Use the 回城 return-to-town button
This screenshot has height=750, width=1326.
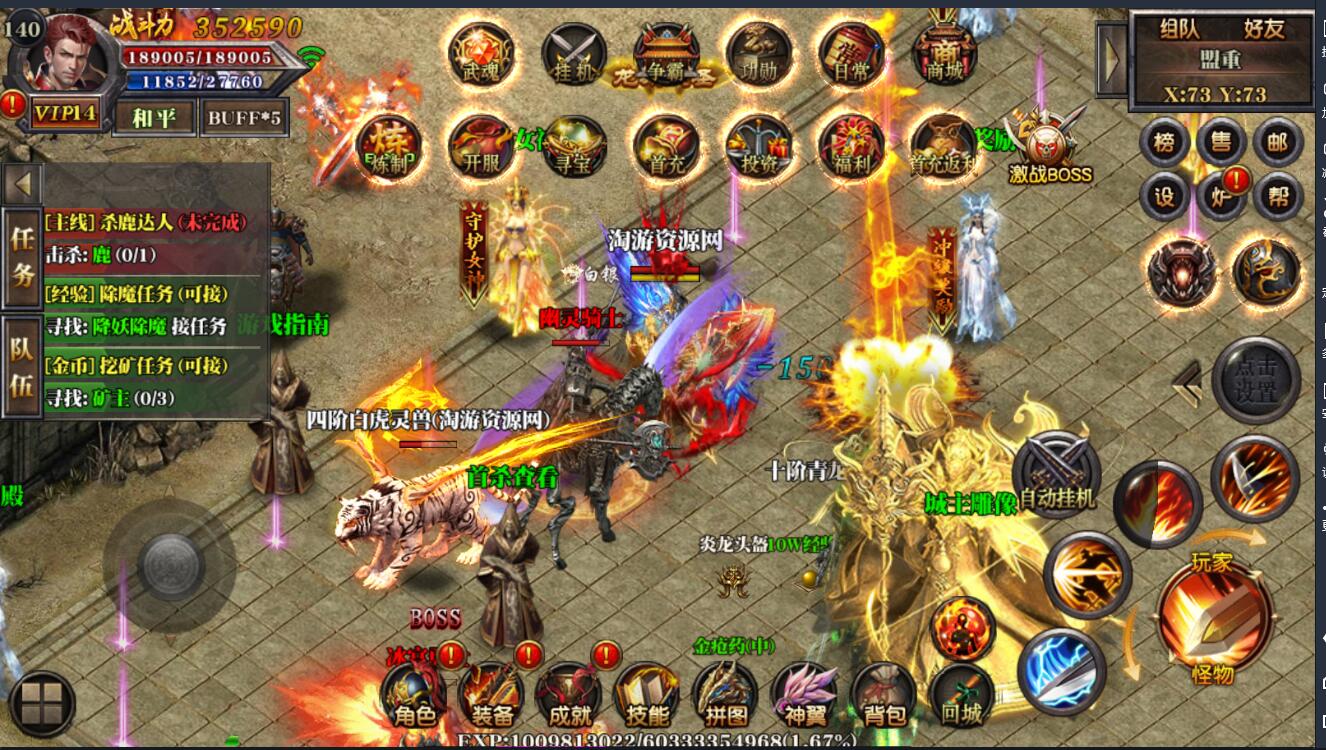(x=961, y=697)
